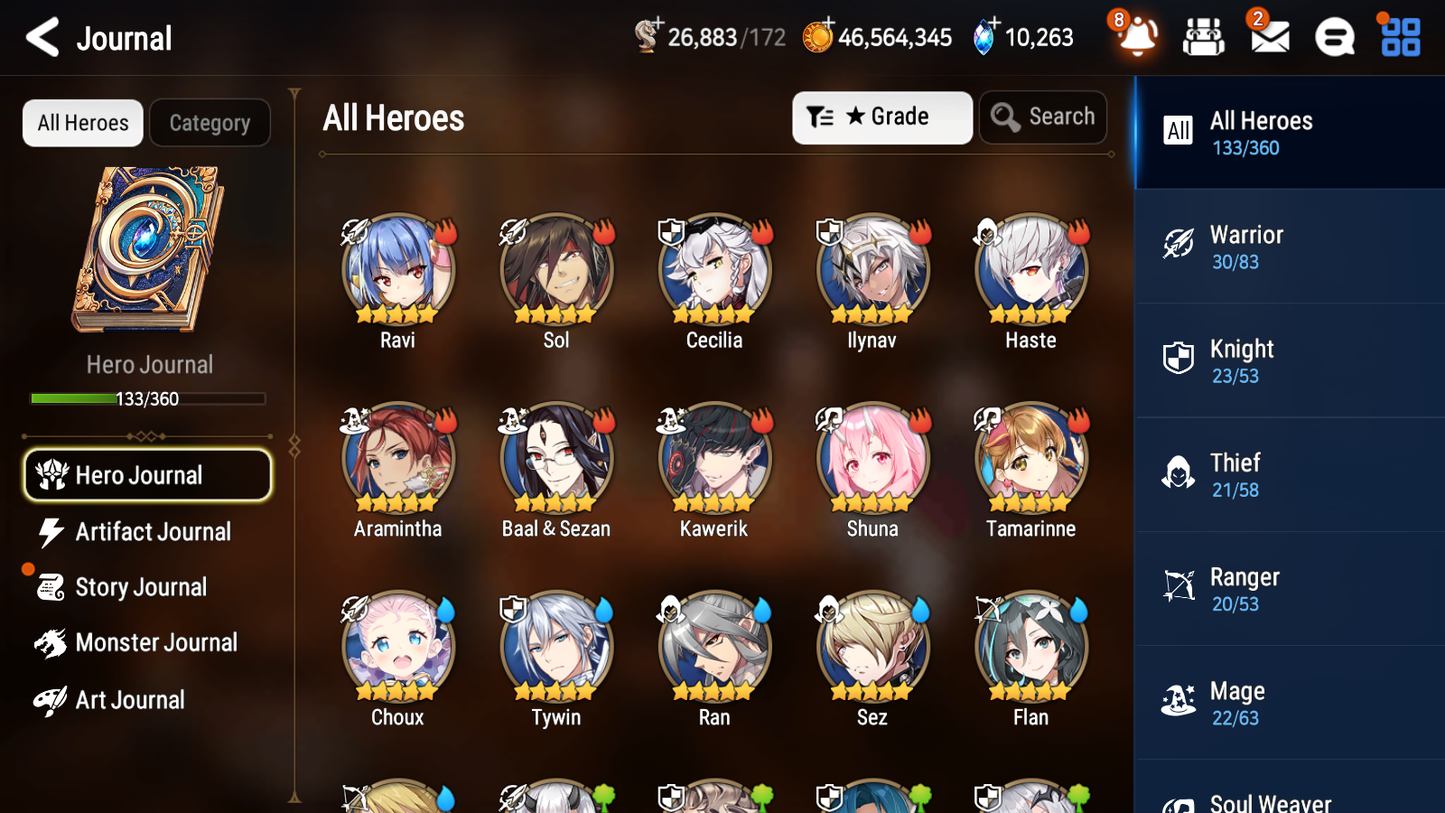Open the notifications bell icon
The height and width of the screenshot is (813, 1445).
tap(1136, 37)
